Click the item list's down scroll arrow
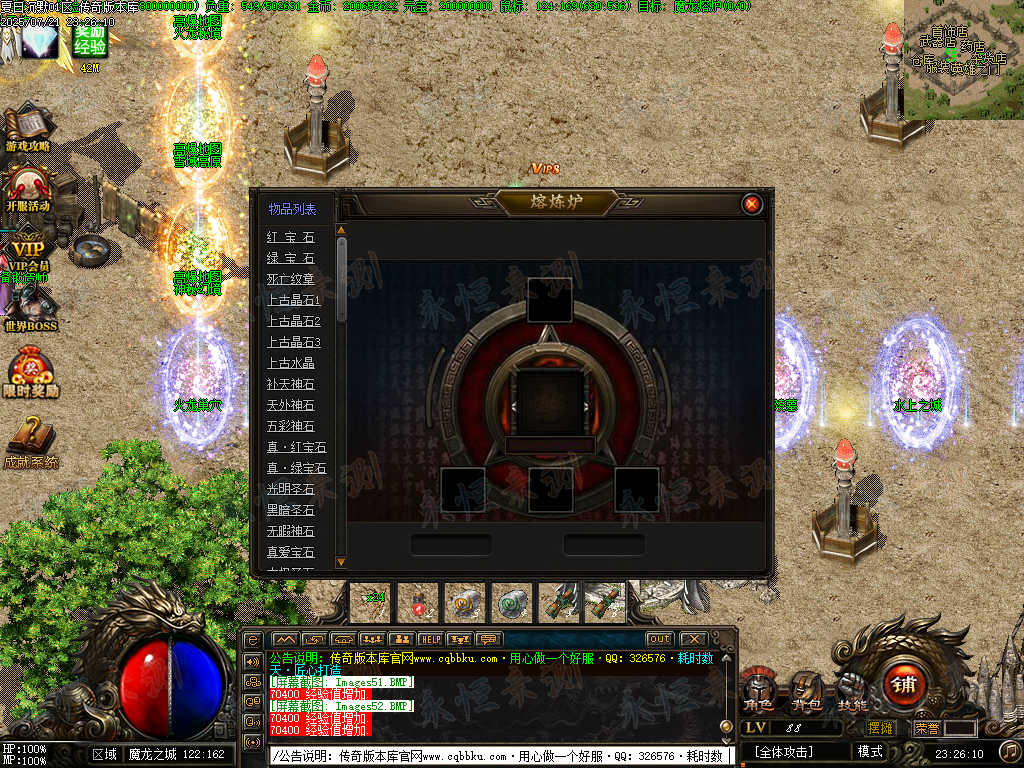Screen dimensions: 1024x768 pos(341,562)
